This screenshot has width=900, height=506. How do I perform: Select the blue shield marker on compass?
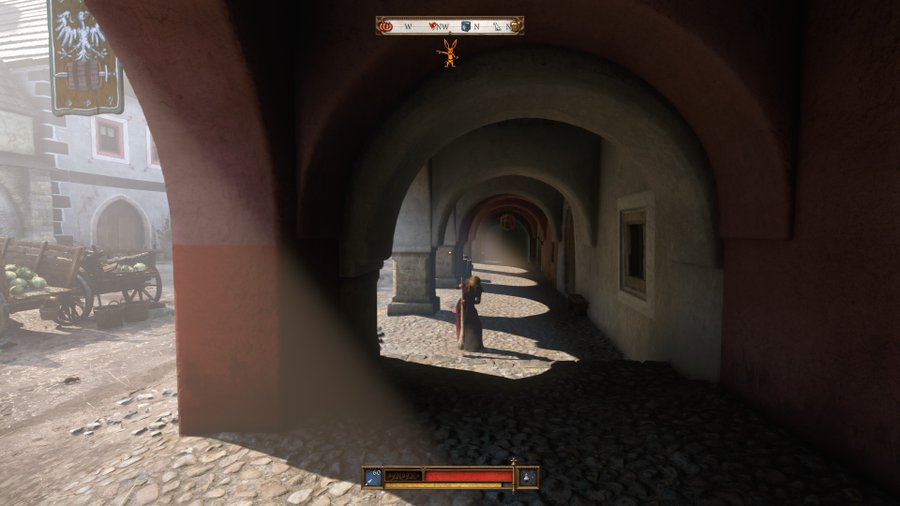tap(465, 26)
